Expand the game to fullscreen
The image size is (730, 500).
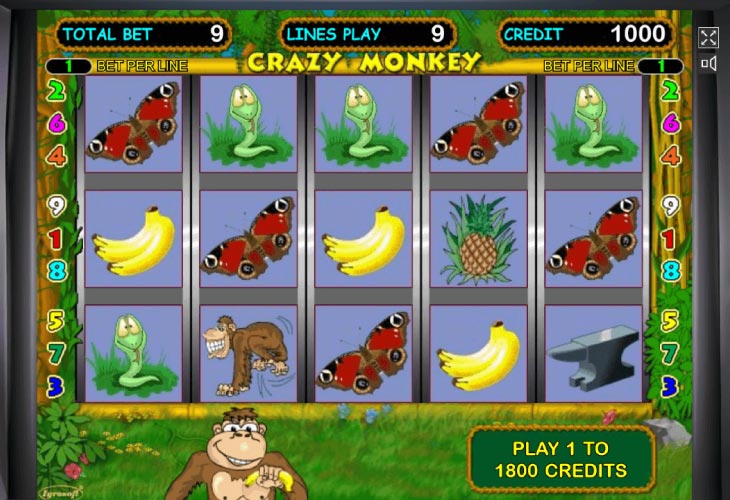pos(708,38)
